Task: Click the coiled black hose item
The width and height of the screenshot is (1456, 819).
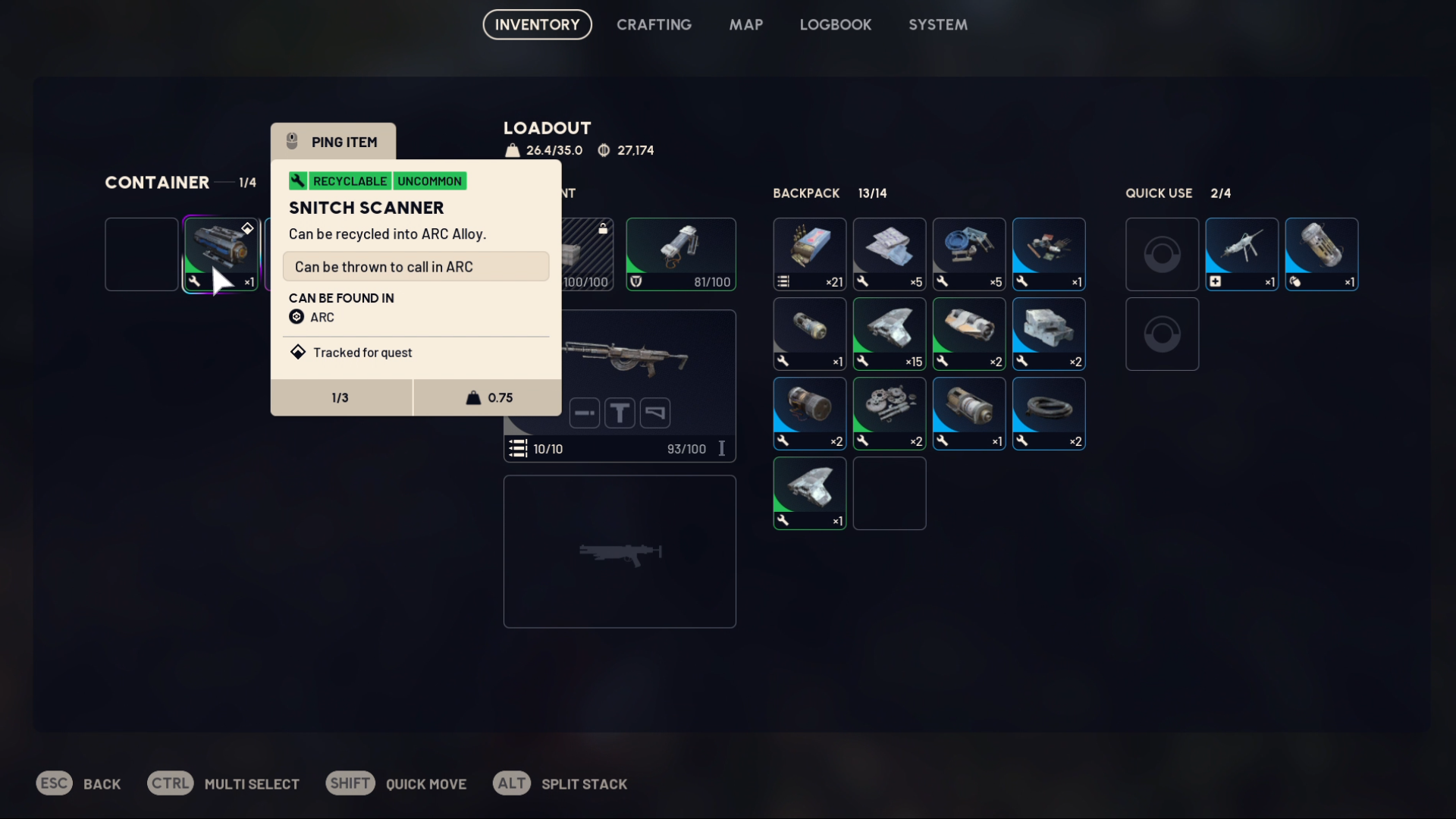Action: tap(1048, 413)
